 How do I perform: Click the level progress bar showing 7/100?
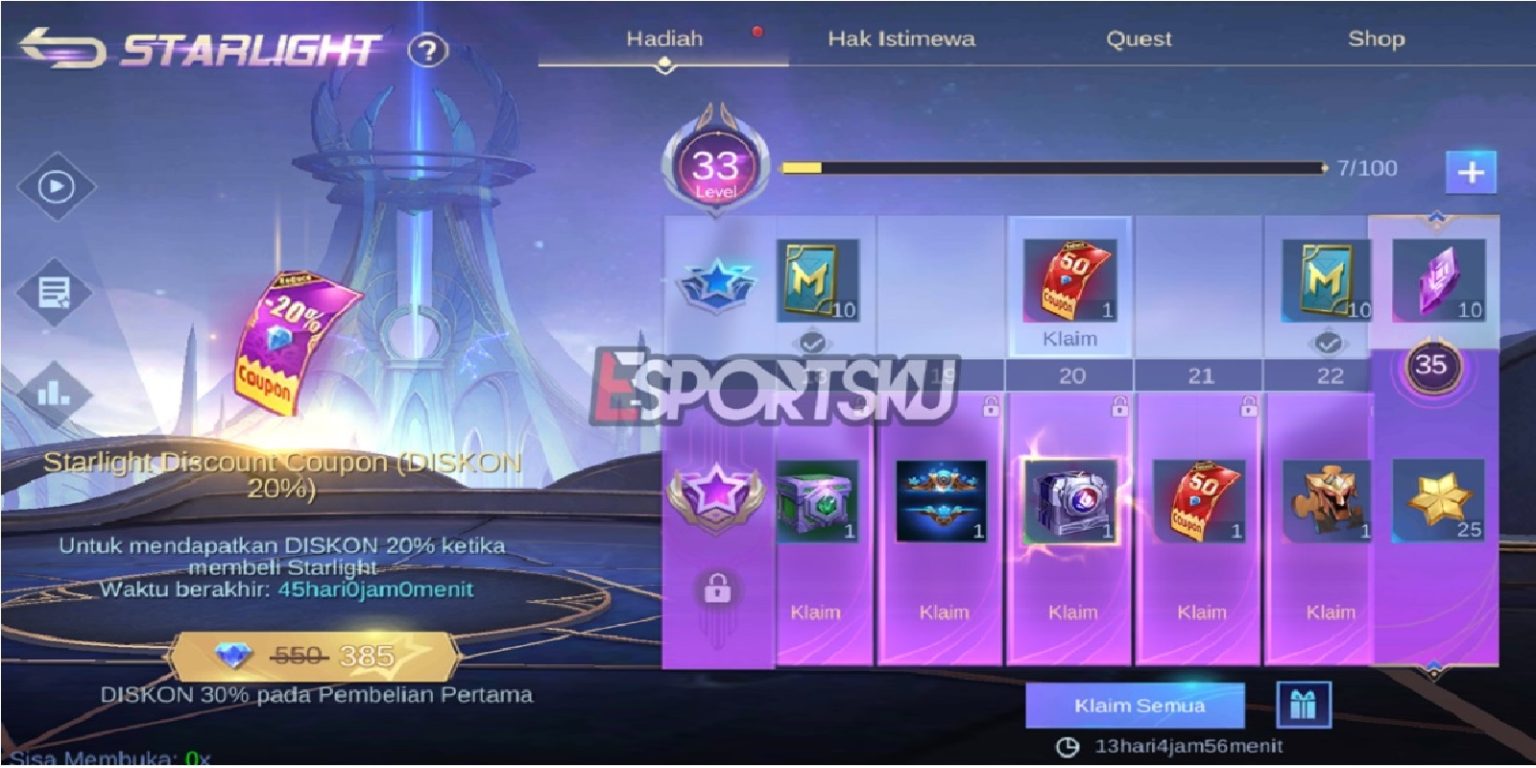[1050, 168]
